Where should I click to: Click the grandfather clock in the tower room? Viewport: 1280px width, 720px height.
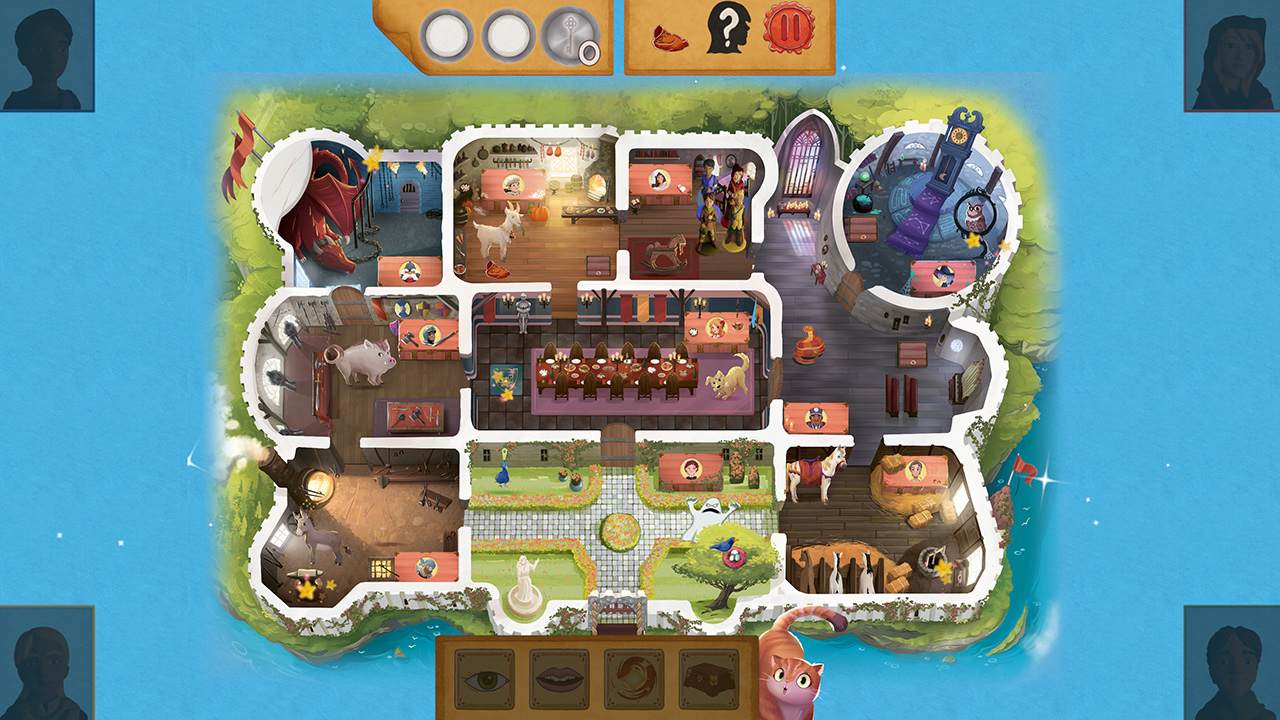coord(953,160)
